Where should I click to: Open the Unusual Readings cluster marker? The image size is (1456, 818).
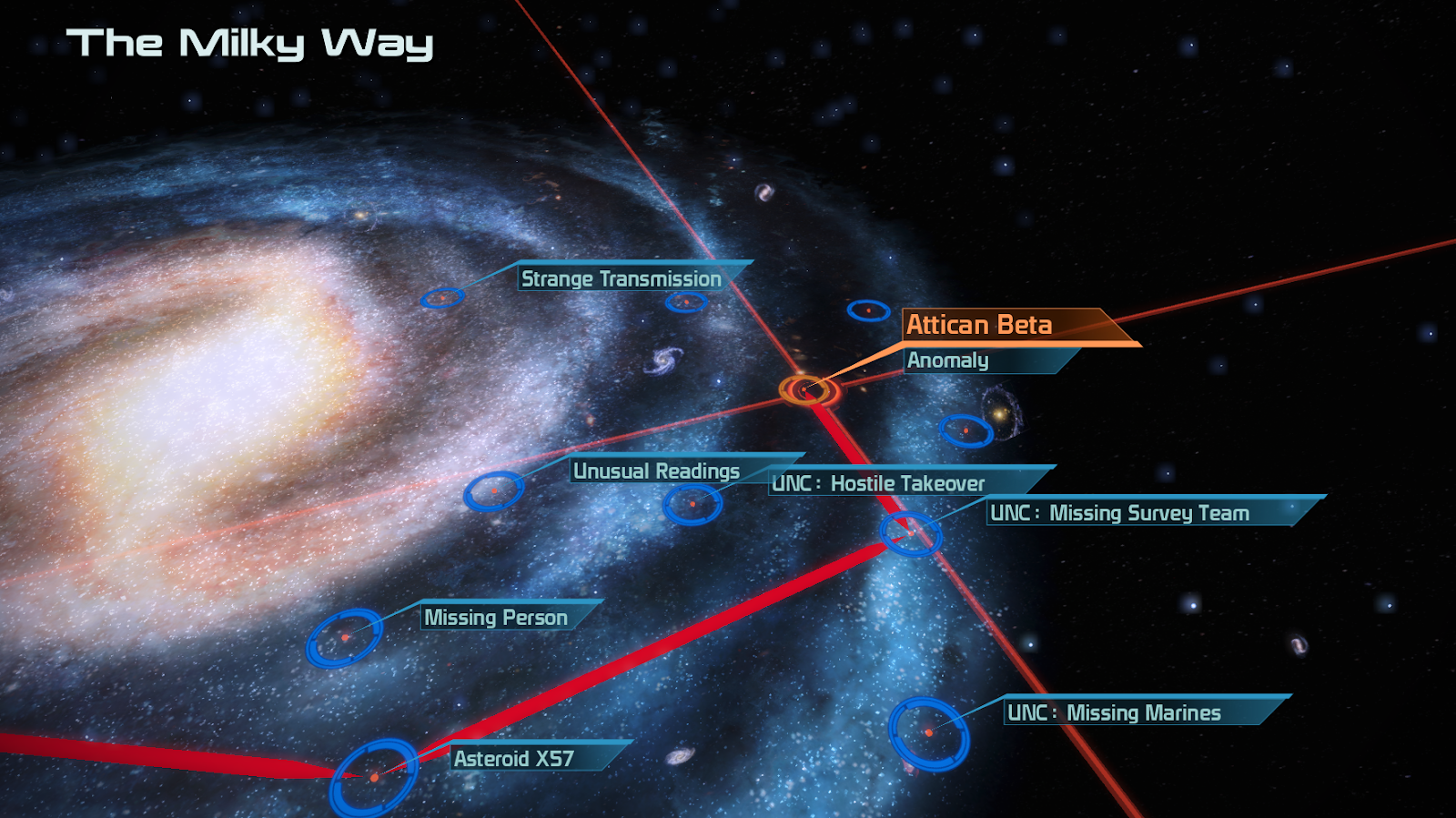pos(493,490)
